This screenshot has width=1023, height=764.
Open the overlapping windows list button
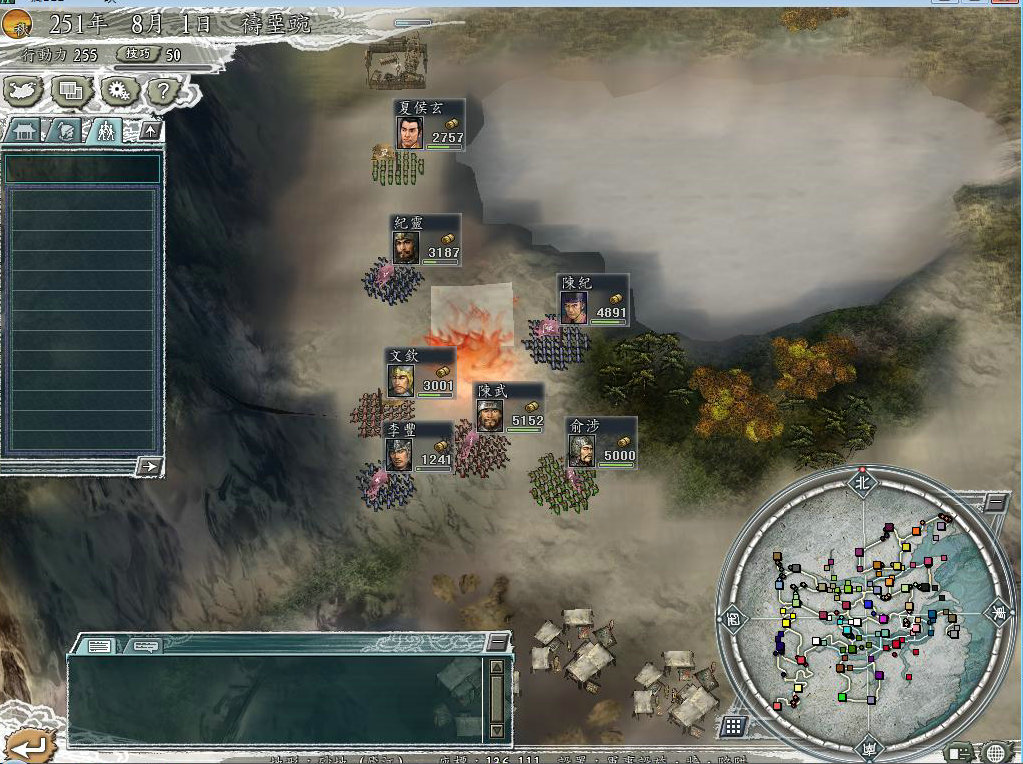71,91
